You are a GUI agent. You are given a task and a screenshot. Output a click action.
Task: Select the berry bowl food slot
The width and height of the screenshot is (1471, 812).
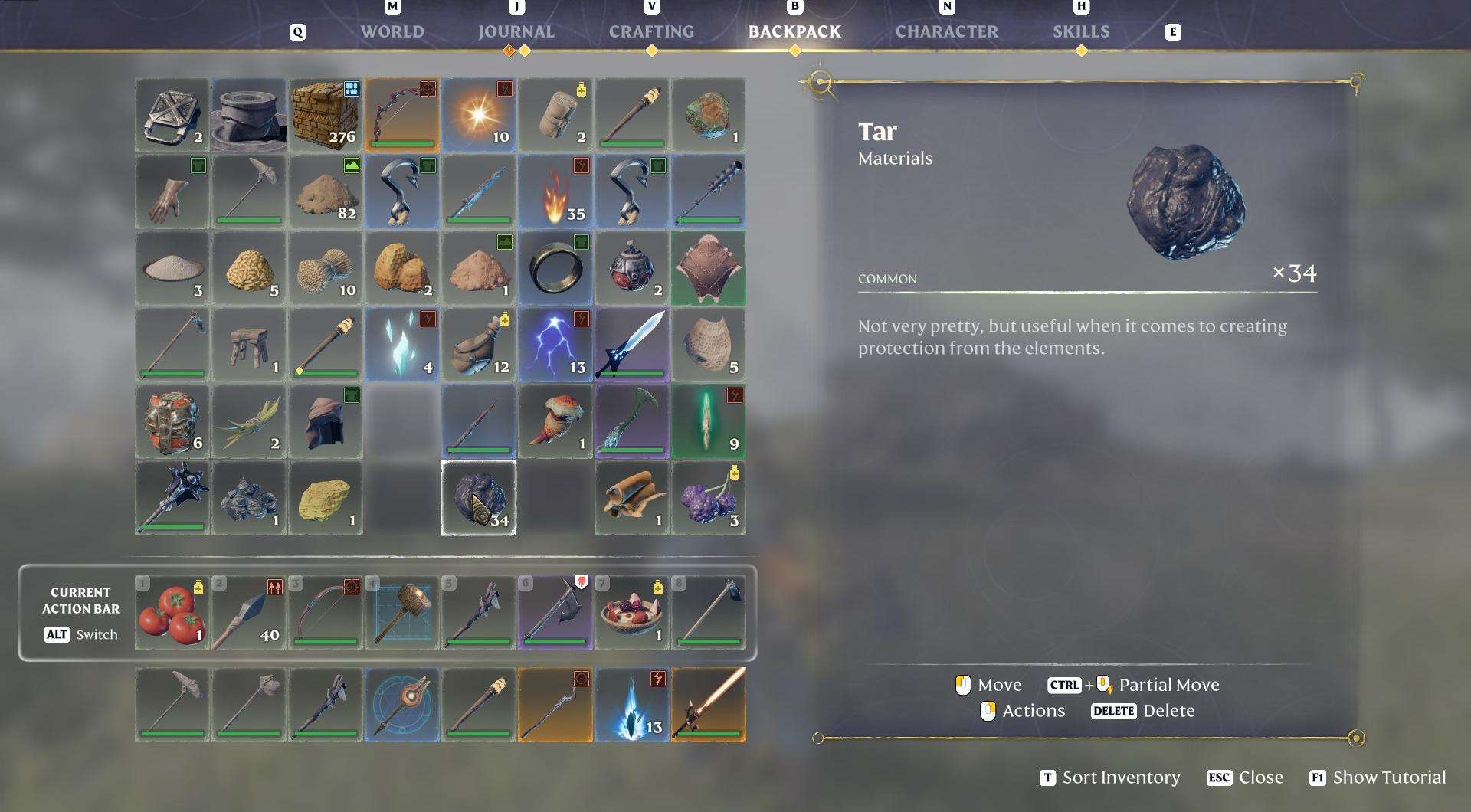632,613
